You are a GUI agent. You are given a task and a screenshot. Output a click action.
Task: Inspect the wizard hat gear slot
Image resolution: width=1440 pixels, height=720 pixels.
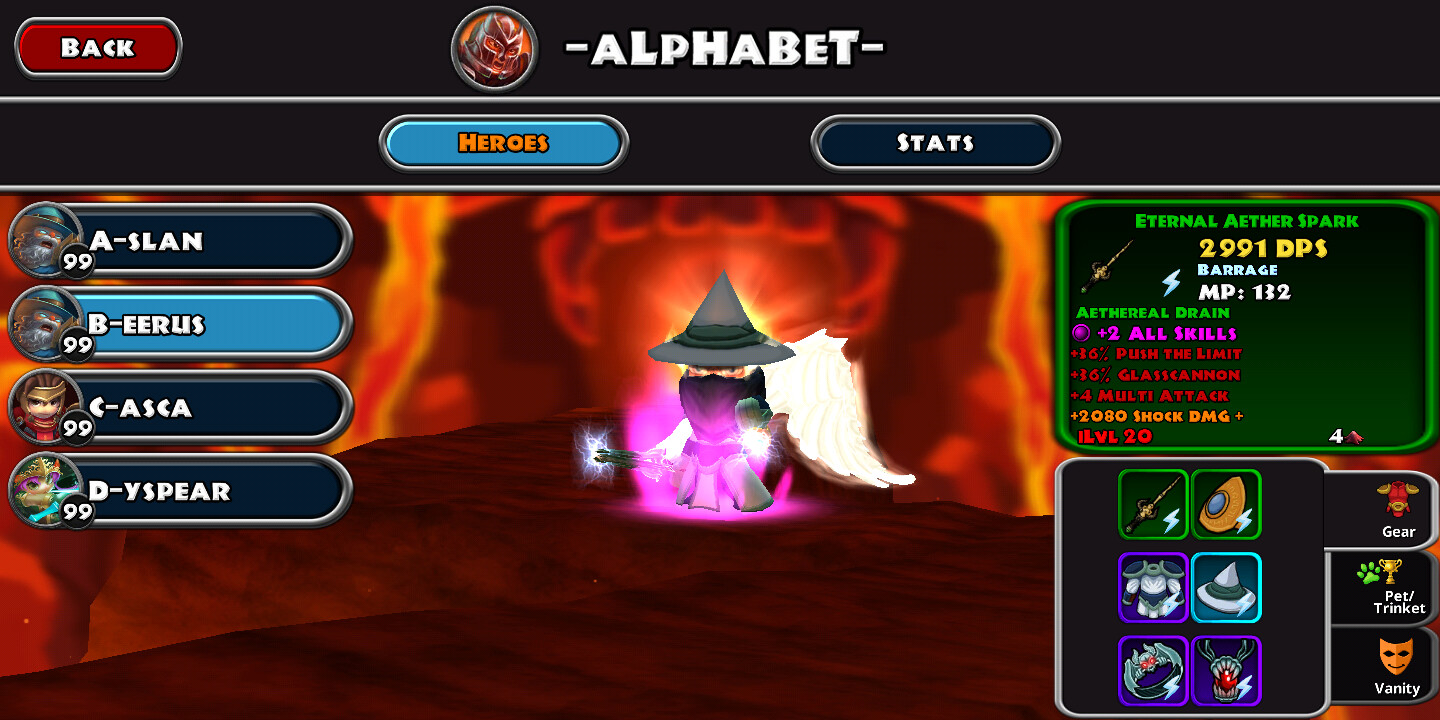(1226, 588)
